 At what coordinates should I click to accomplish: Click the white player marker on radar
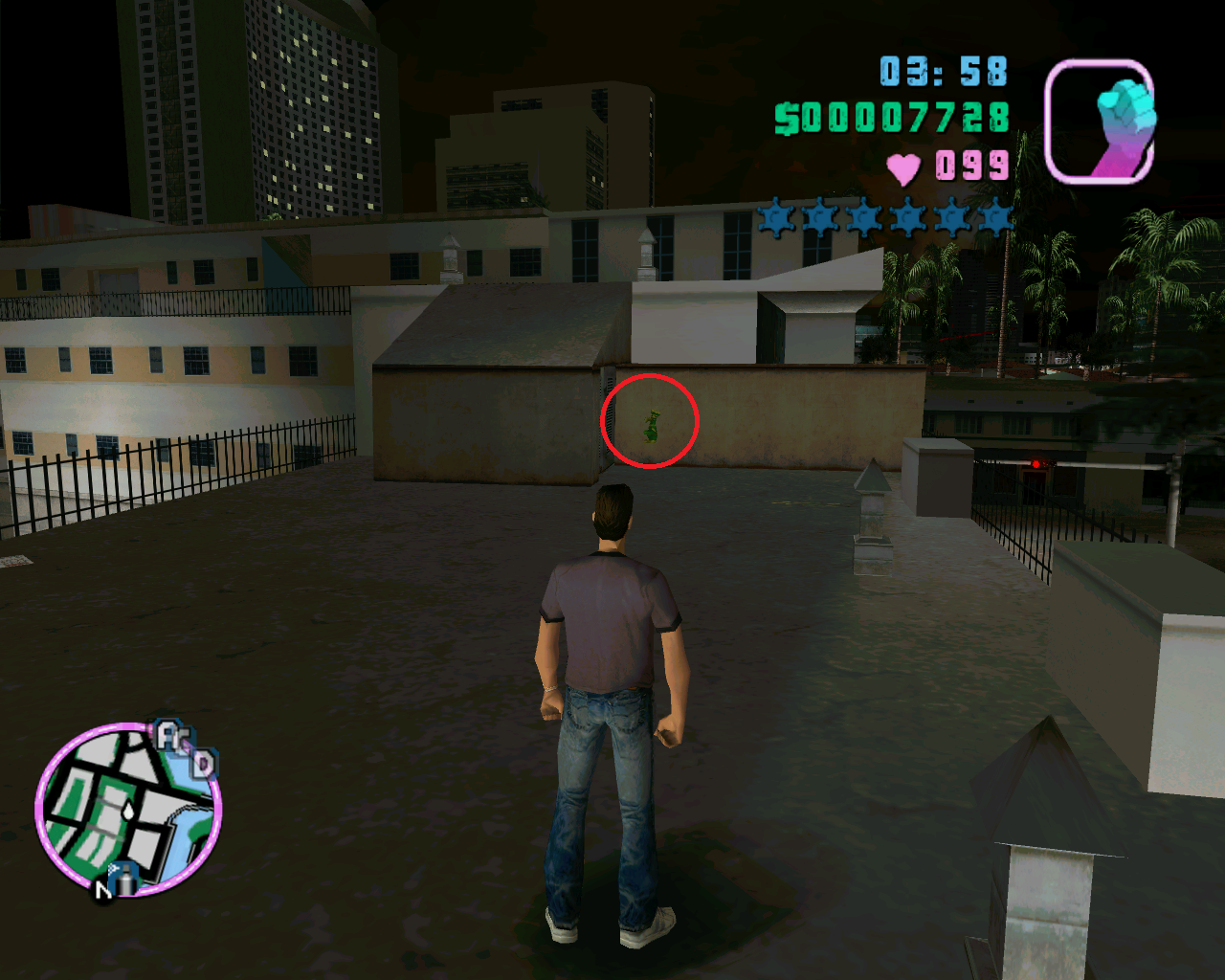point(128,810)
